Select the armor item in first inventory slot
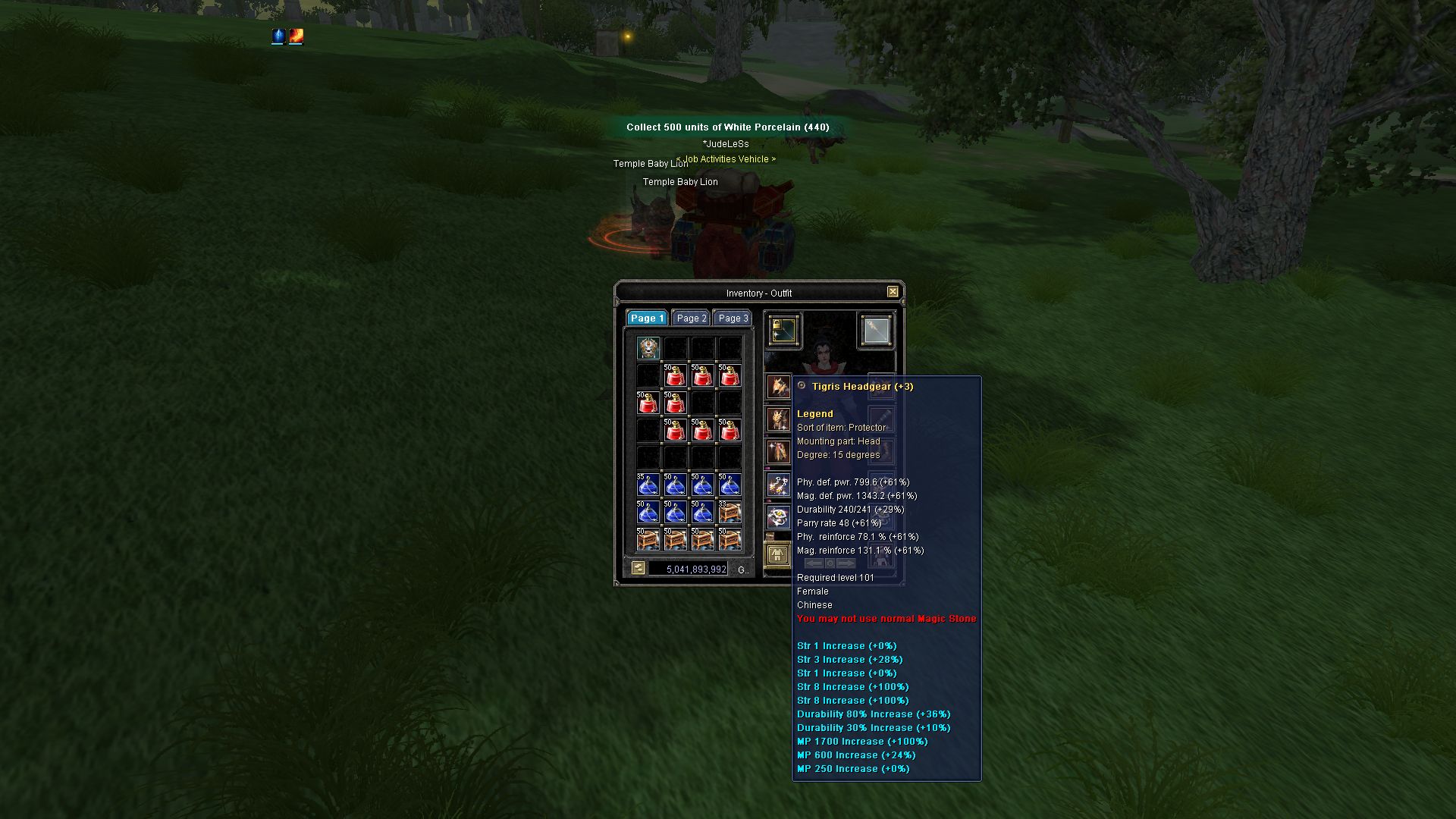This screenshot has height=819, width=1456. pos(648,348)
